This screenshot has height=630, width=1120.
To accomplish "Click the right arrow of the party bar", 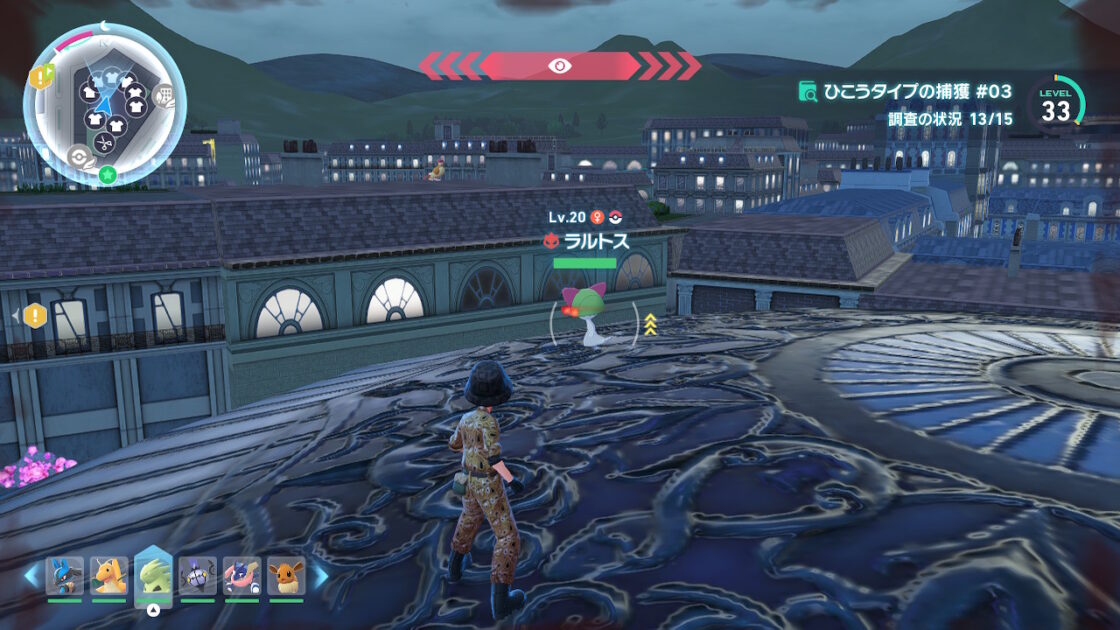I will [320, 576].
